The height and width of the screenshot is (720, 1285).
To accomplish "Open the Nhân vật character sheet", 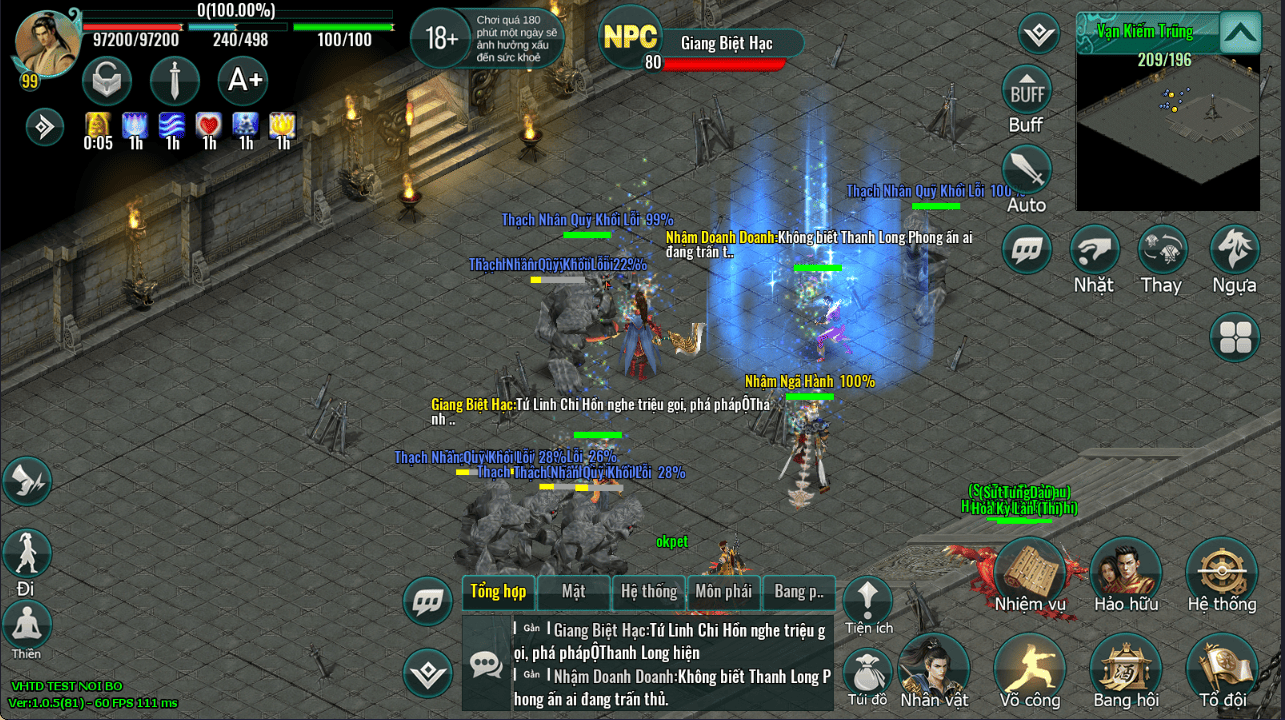I will click(933, 667).
